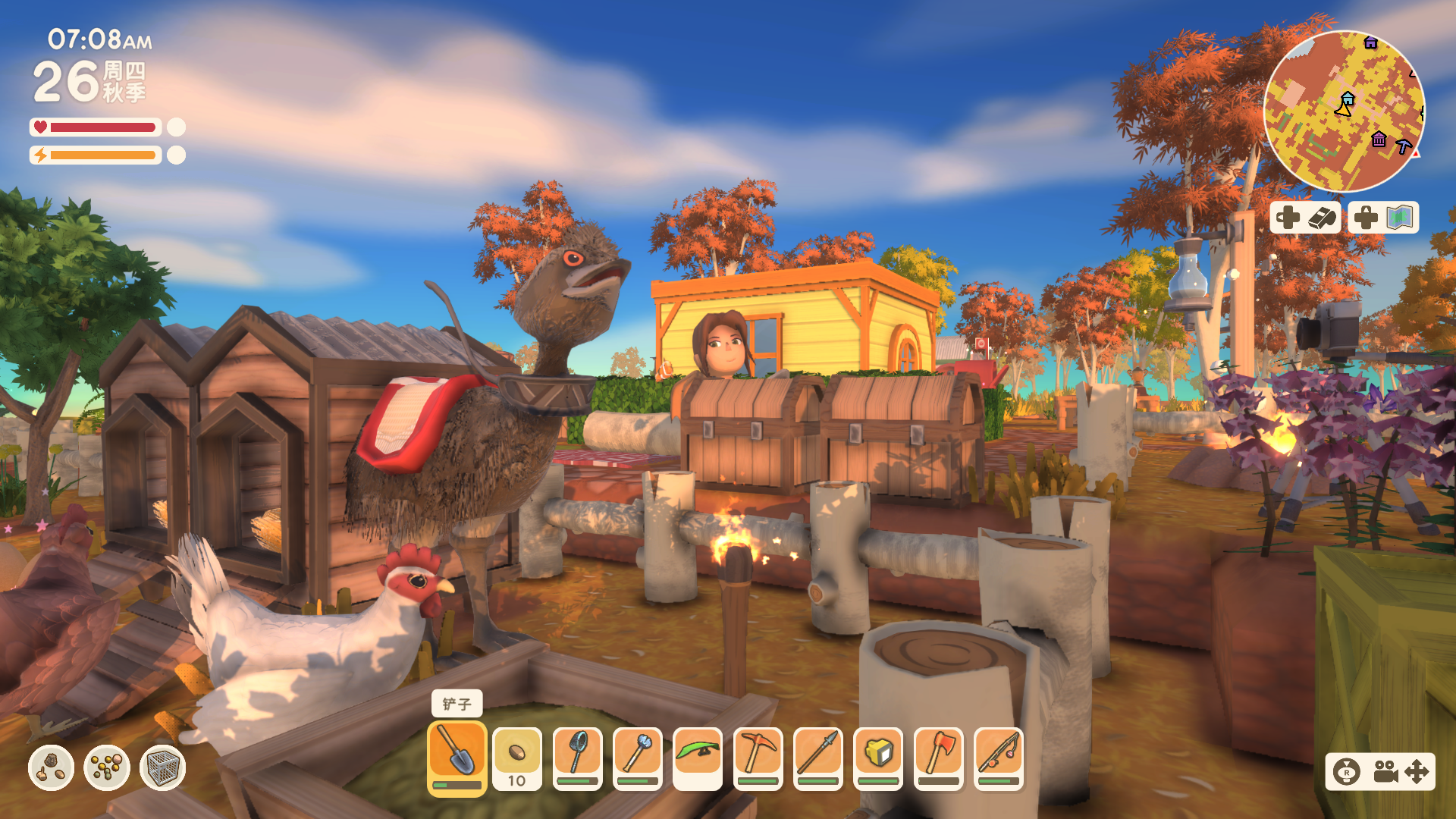Click the round wire cage icon
The image size is (1456, 819).
tap(163, 767)
